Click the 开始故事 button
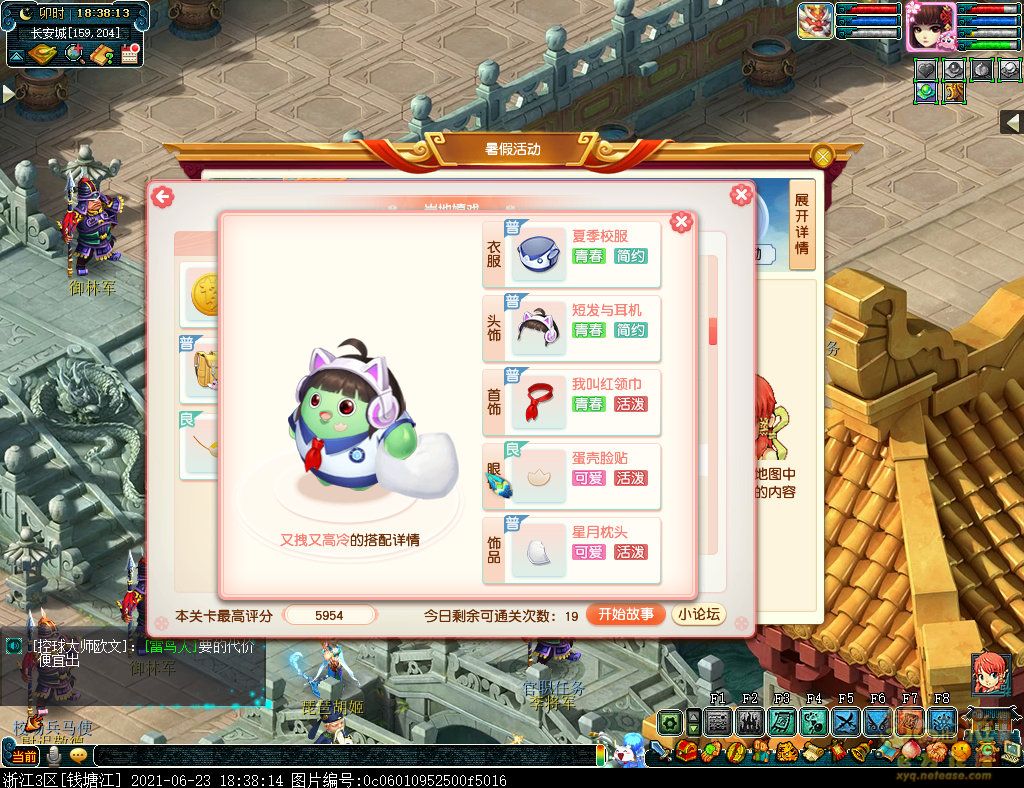Image resolution: width=1024 pixels, height=788 pixels. click(x=626, y=615)
